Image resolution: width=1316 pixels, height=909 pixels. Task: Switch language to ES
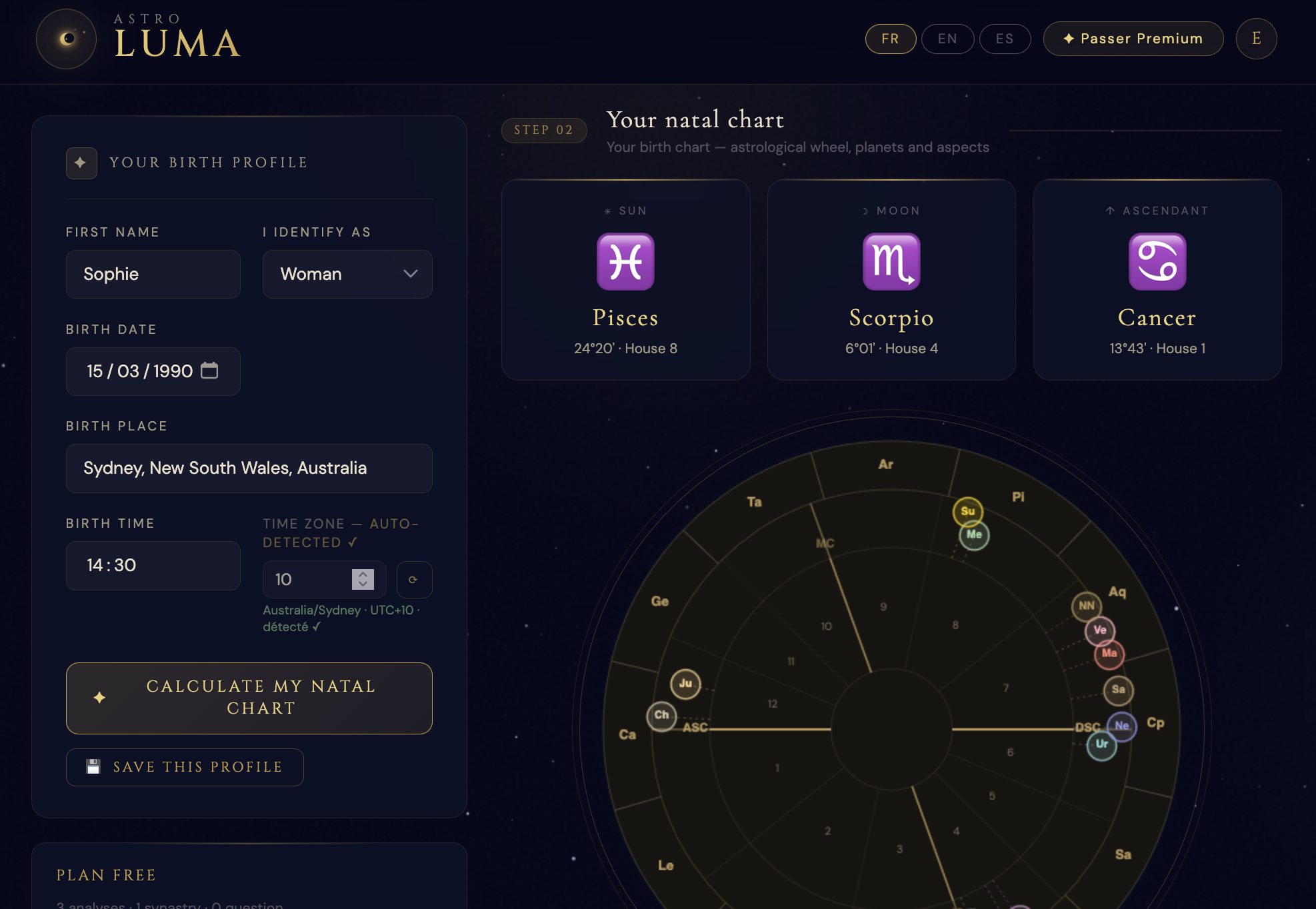[1005, 39]
